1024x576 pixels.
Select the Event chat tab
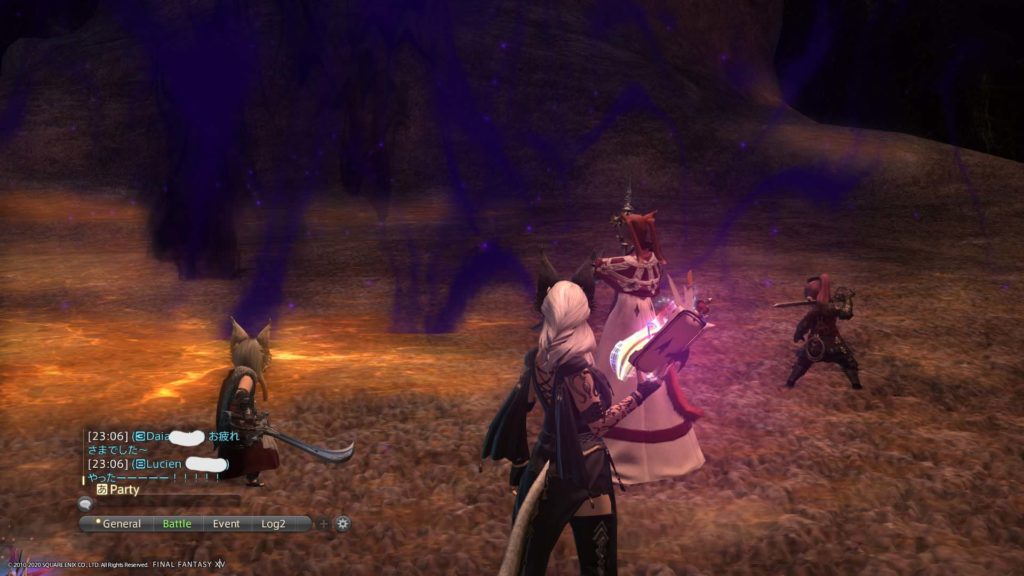click(226, 523)
